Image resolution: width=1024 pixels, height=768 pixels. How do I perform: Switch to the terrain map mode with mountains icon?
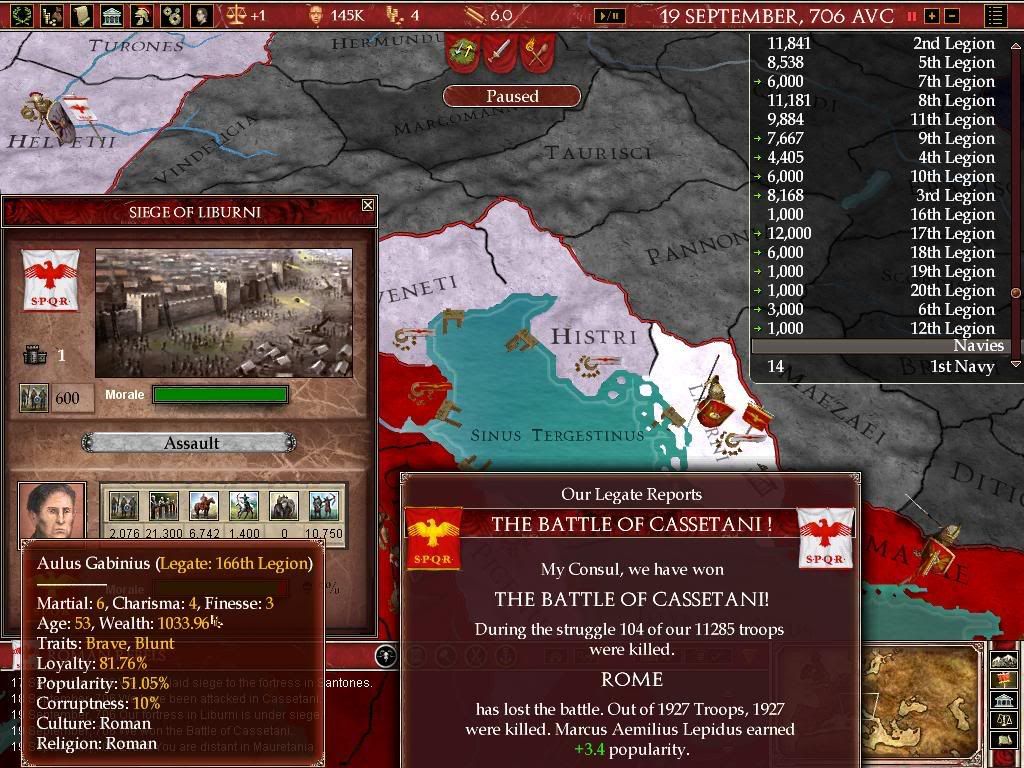[1003, 660]
